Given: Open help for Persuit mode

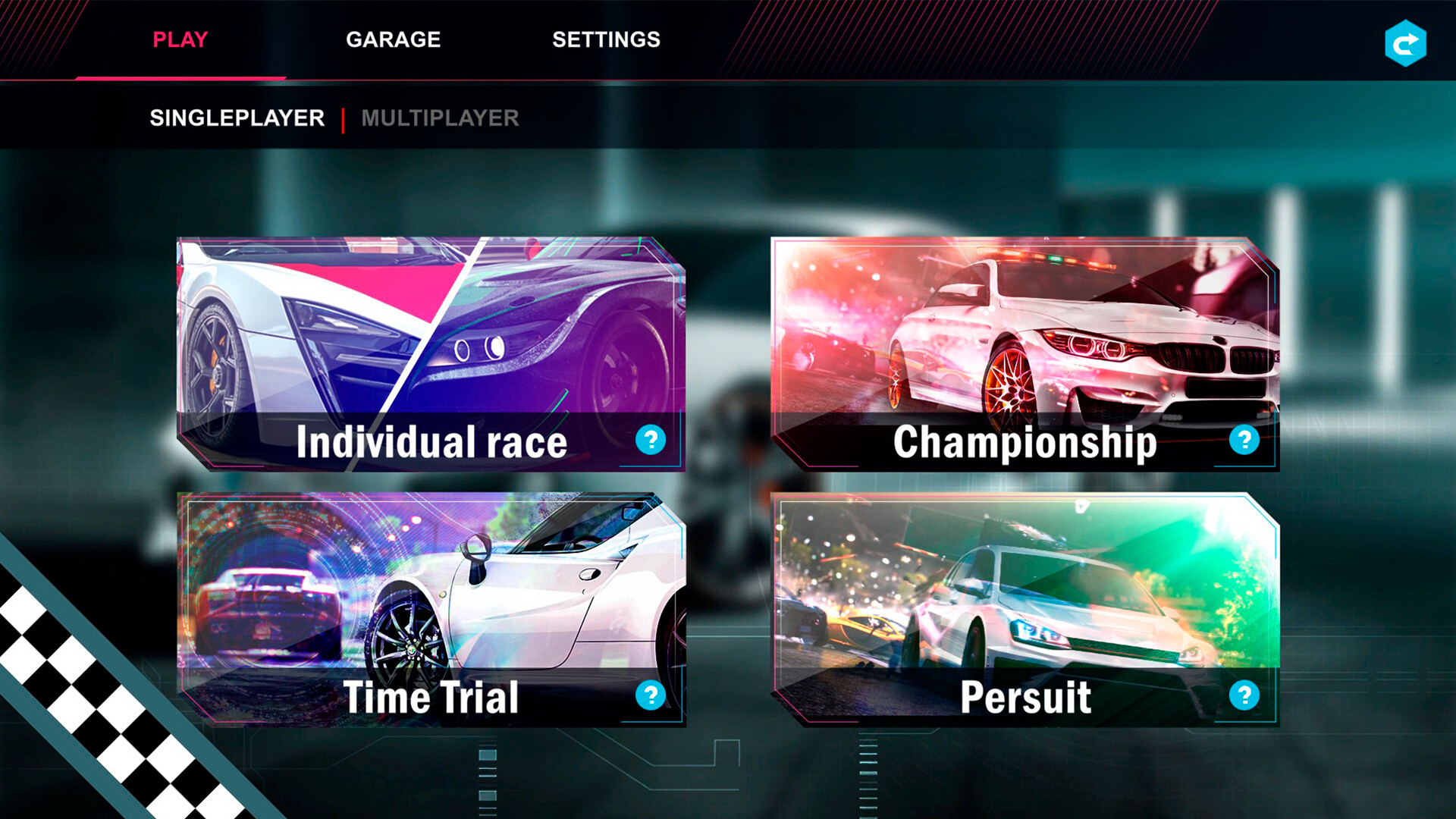Looking at the screenshot, I should click(1246, 695).
